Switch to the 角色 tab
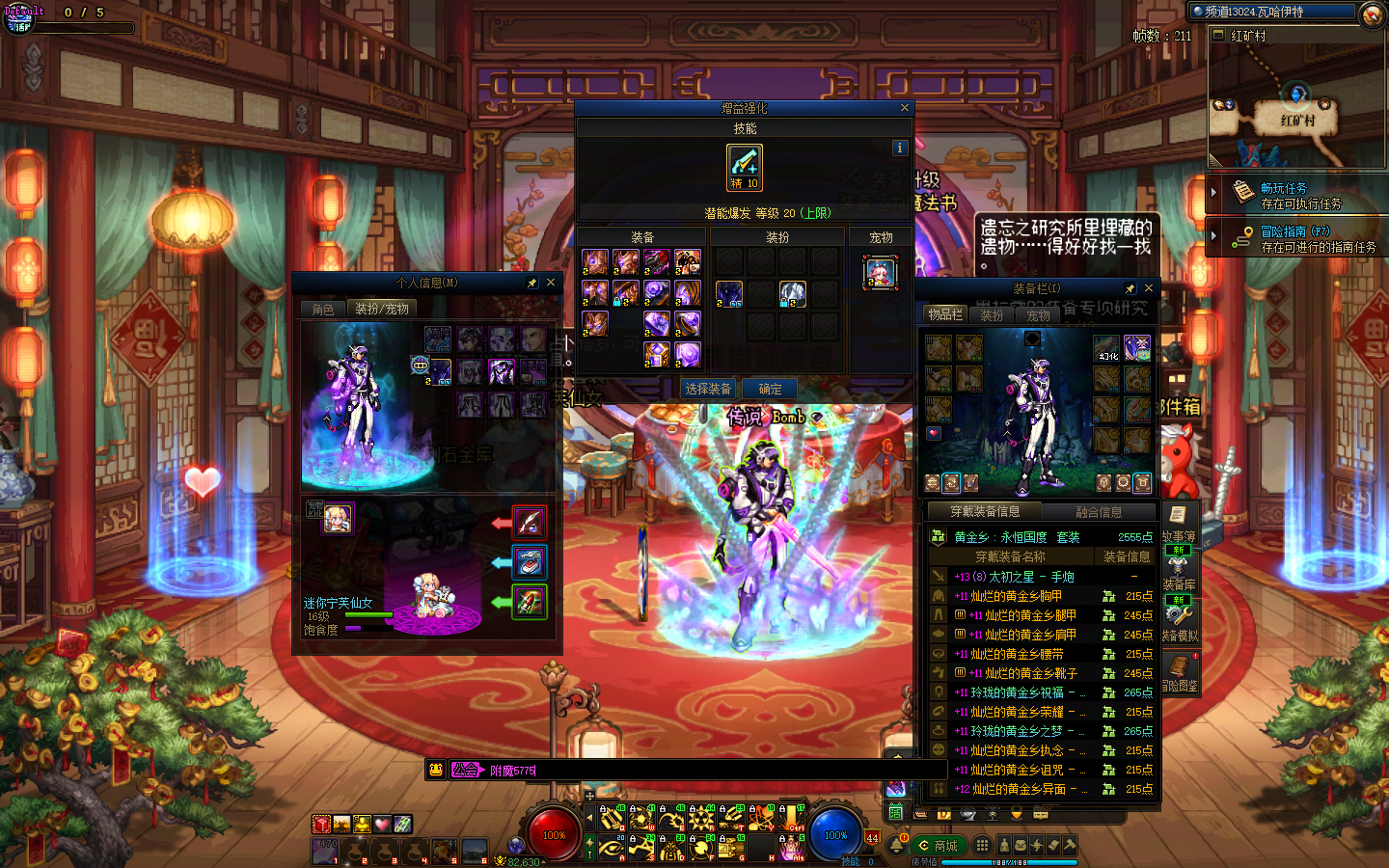The width and height of the screenshot is (1389, 868). 323,310
